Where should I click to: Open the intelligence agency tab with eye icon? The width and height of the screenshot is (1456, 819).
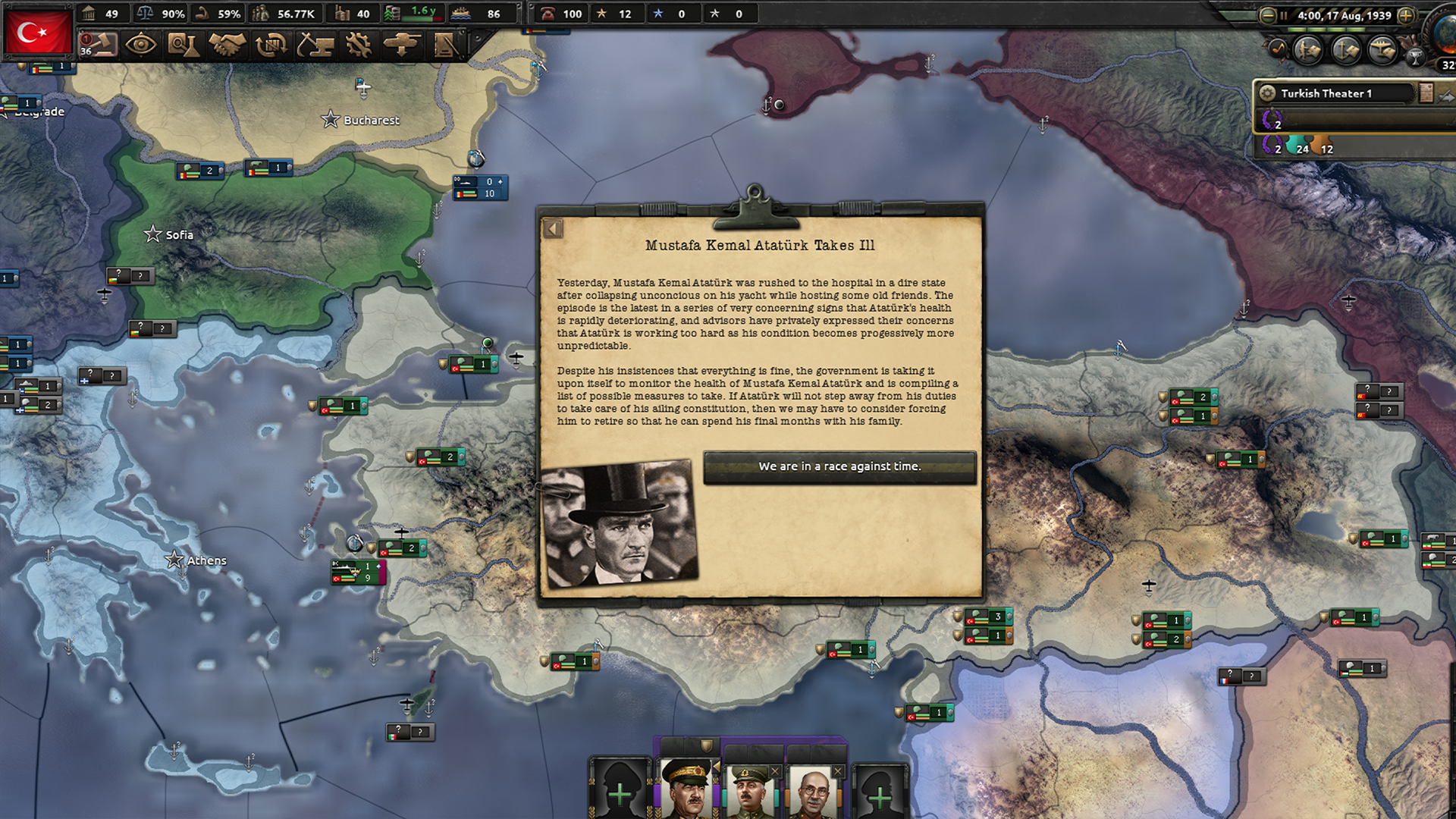tap(140, 46)
